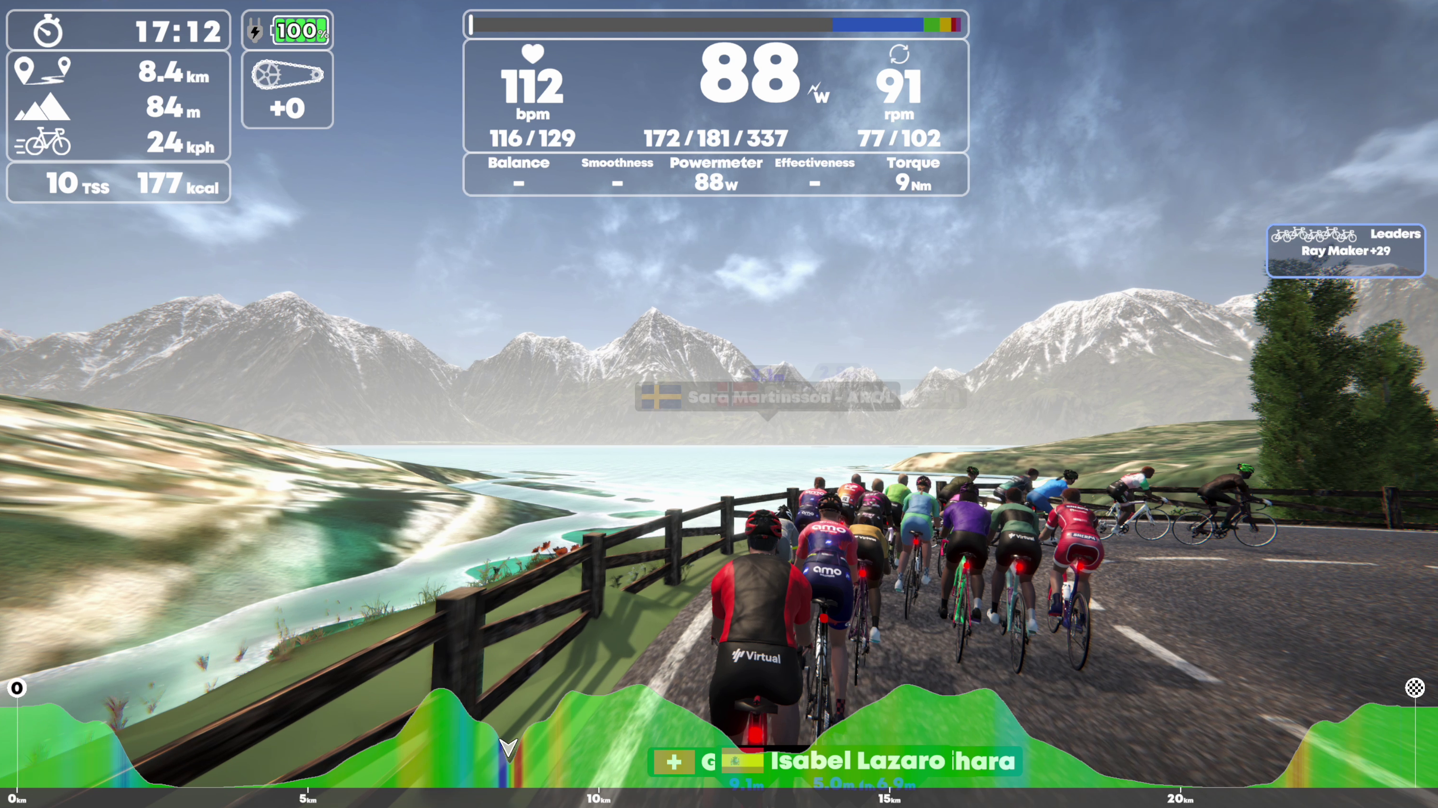Open the chain gear shift indicator

click(287, 90)
